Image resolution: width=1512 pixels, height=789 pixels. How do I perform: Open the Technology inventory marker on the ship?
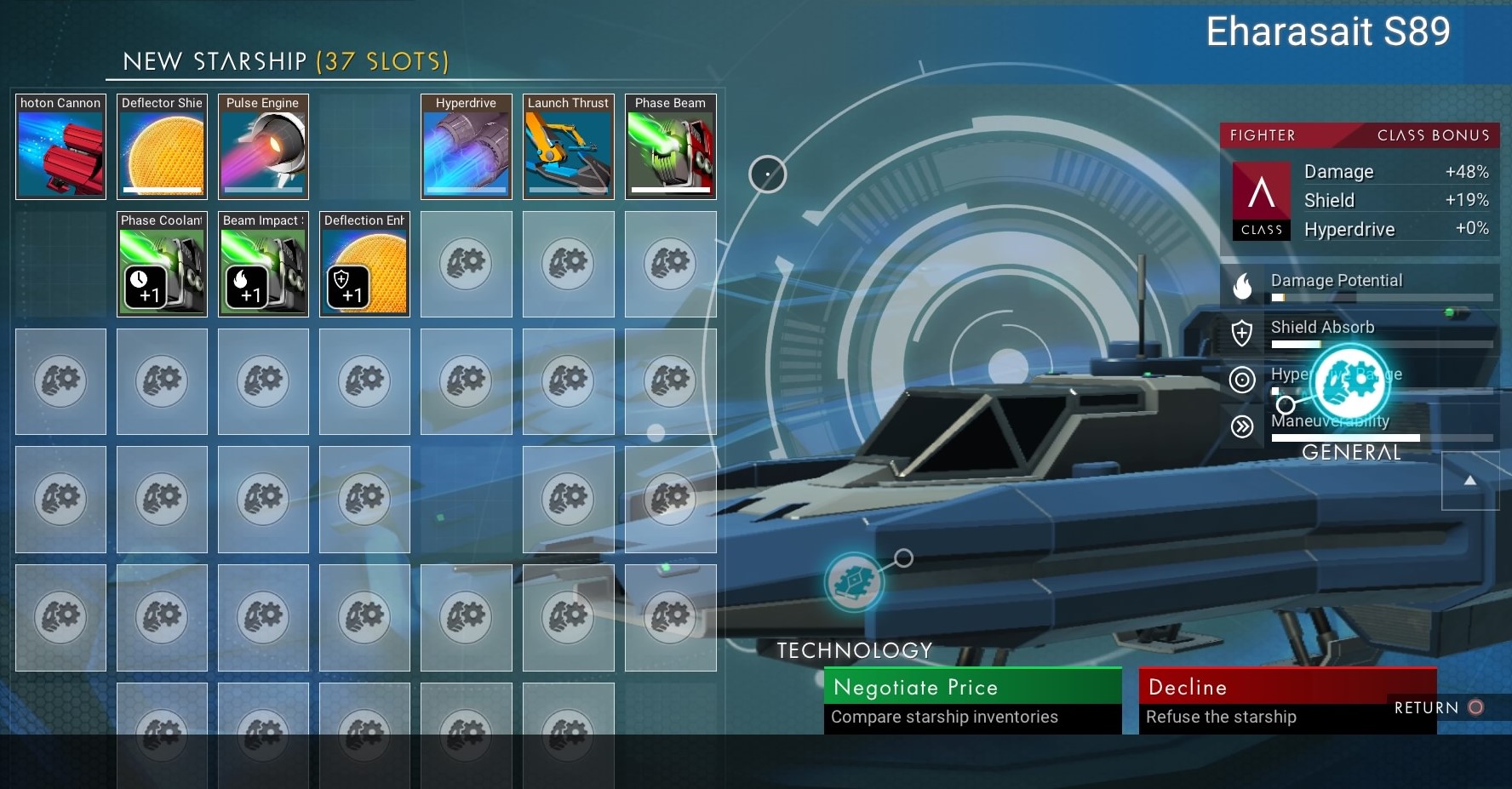tap(854, 582)
